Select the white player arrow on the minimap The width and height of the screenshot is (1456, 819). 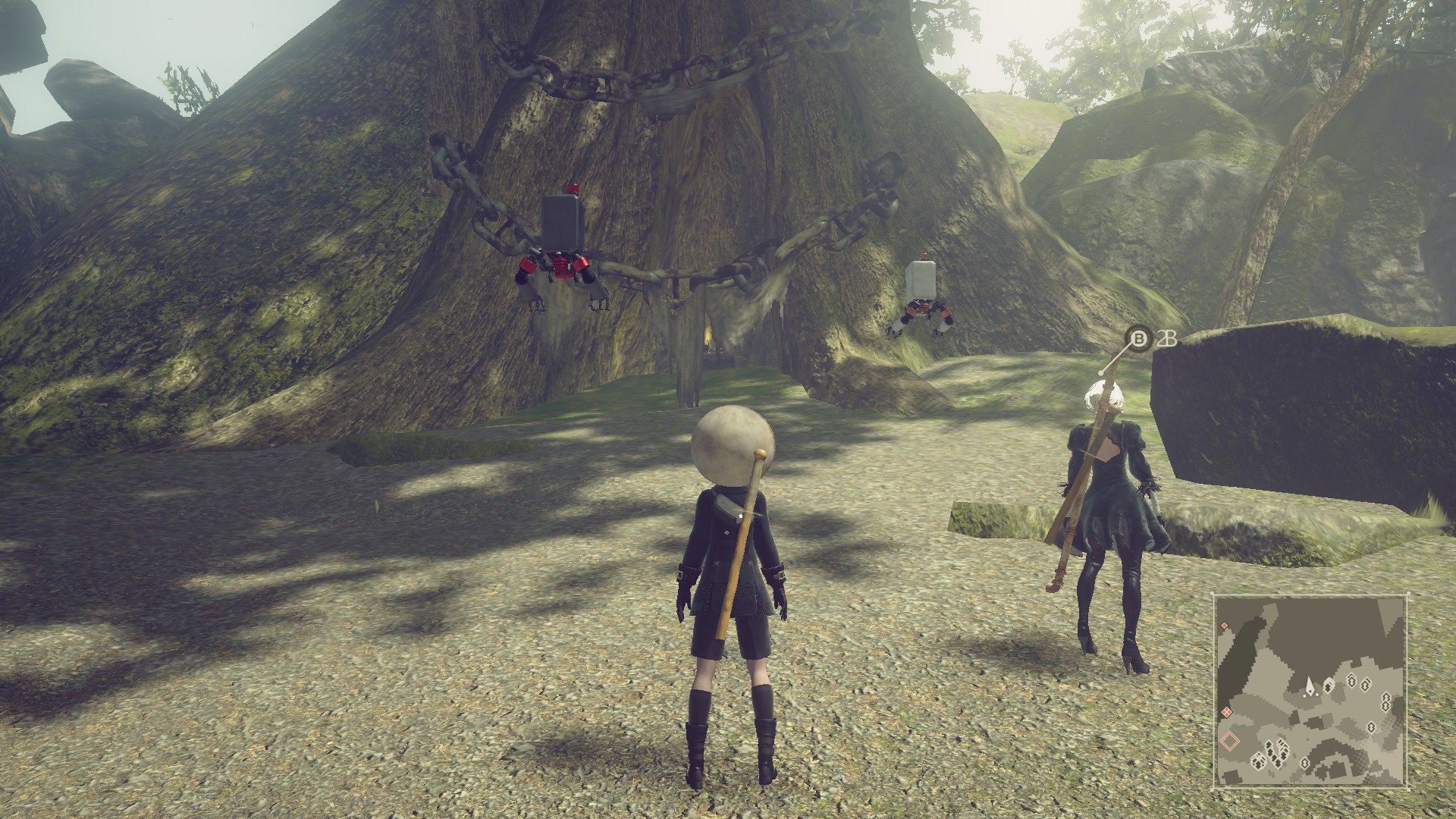pos(1310,687)
